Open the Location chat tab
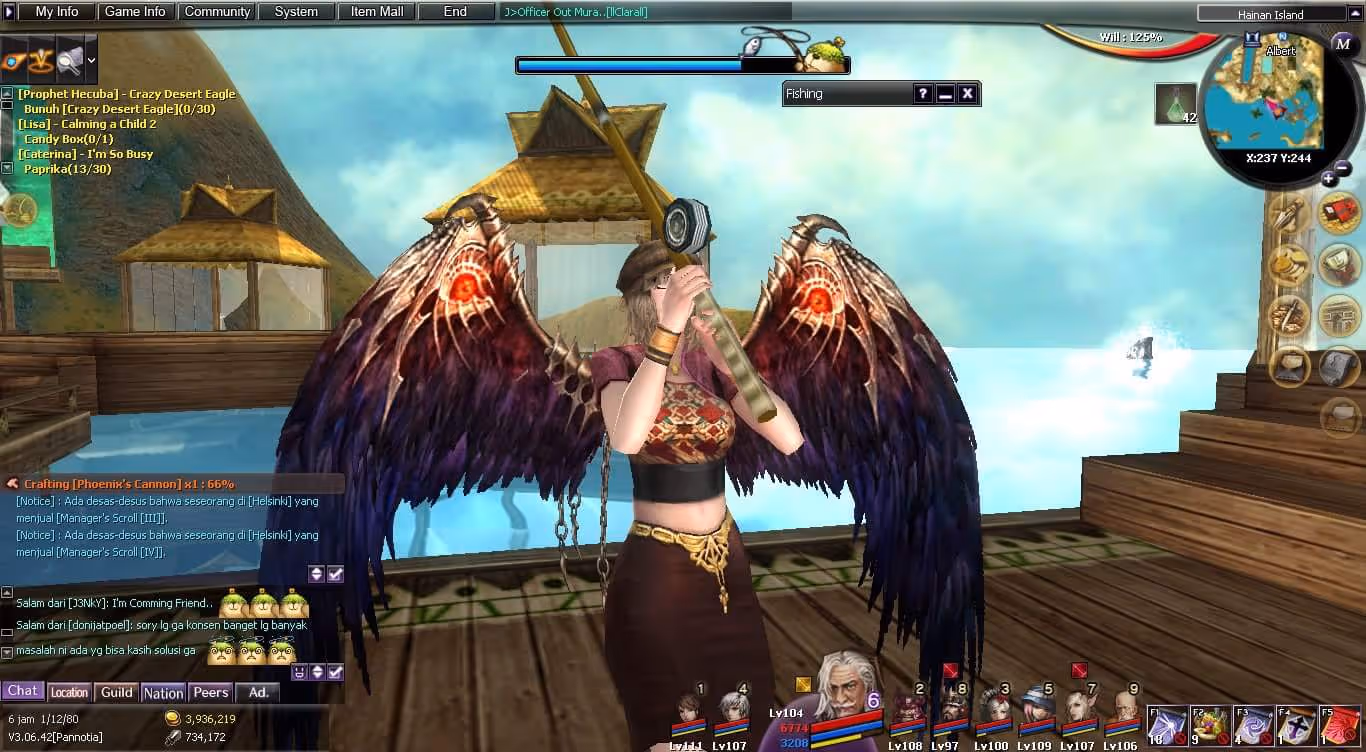The width and height of the screenshot is (1366, 752). click(69, 692)
